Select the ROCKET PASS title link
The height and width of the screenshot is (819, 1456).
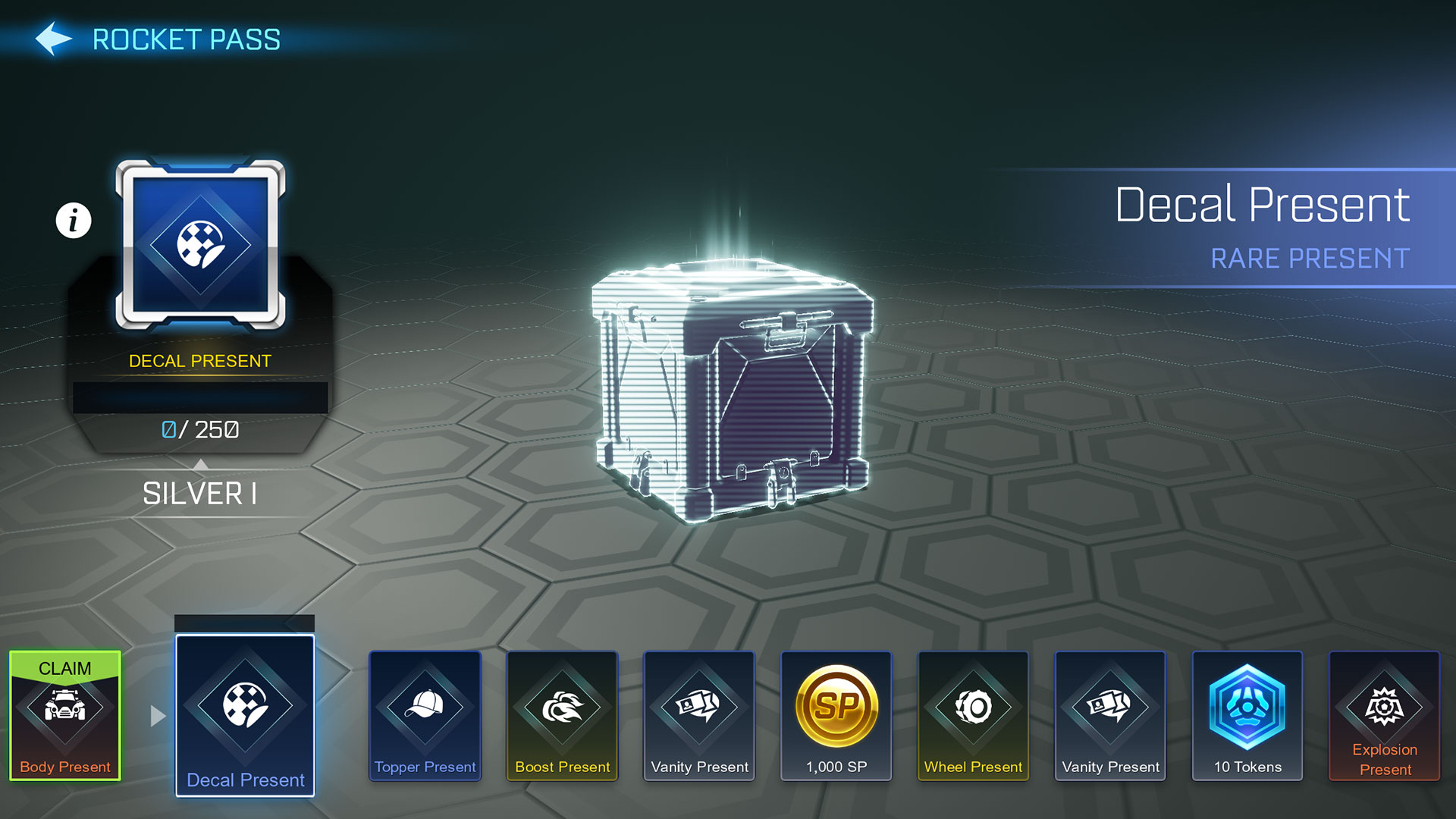(x=185, y=39)
